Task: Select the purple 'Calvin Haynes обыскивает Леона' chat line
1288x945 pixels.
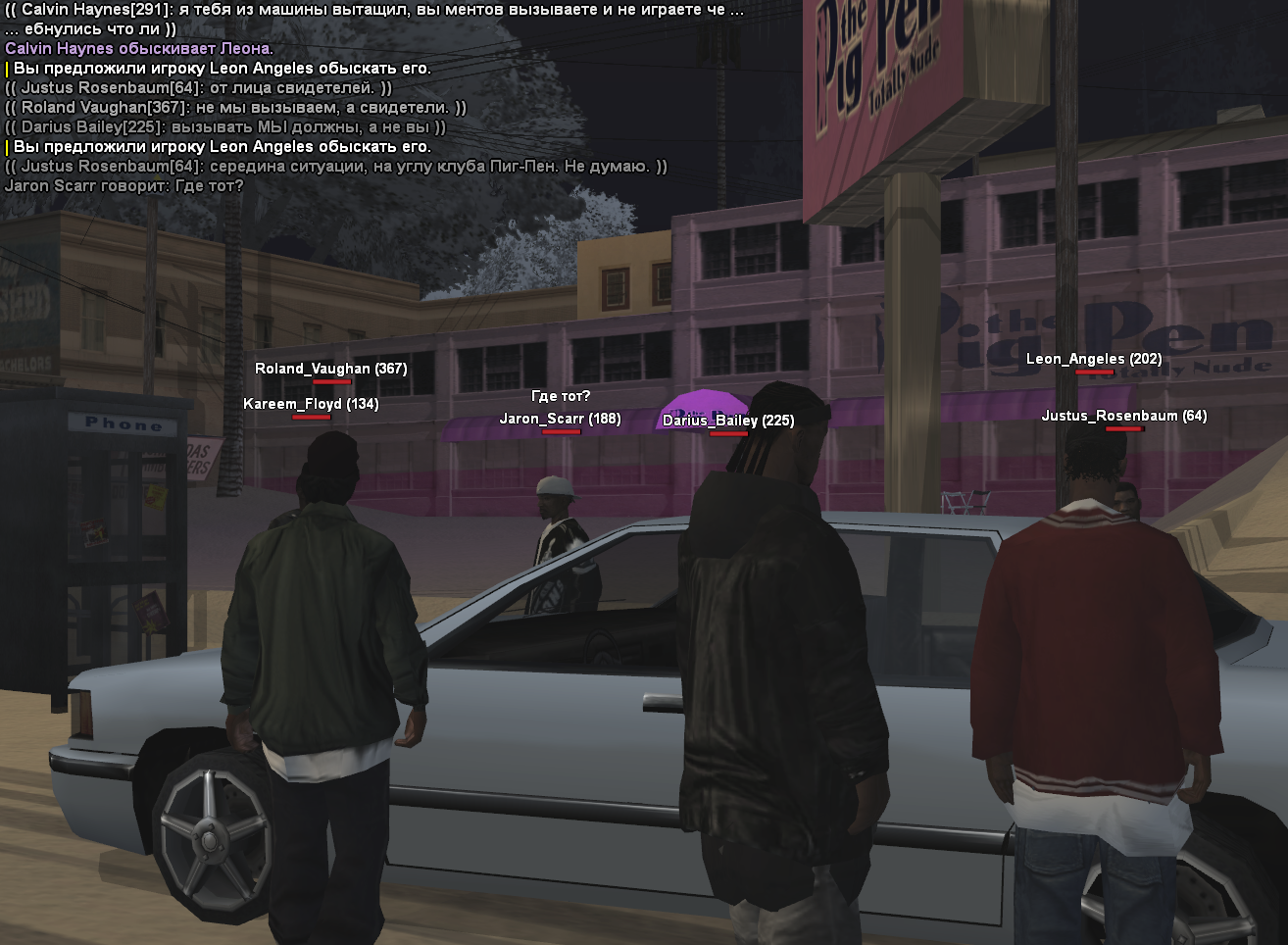Action: coord(139,49)
